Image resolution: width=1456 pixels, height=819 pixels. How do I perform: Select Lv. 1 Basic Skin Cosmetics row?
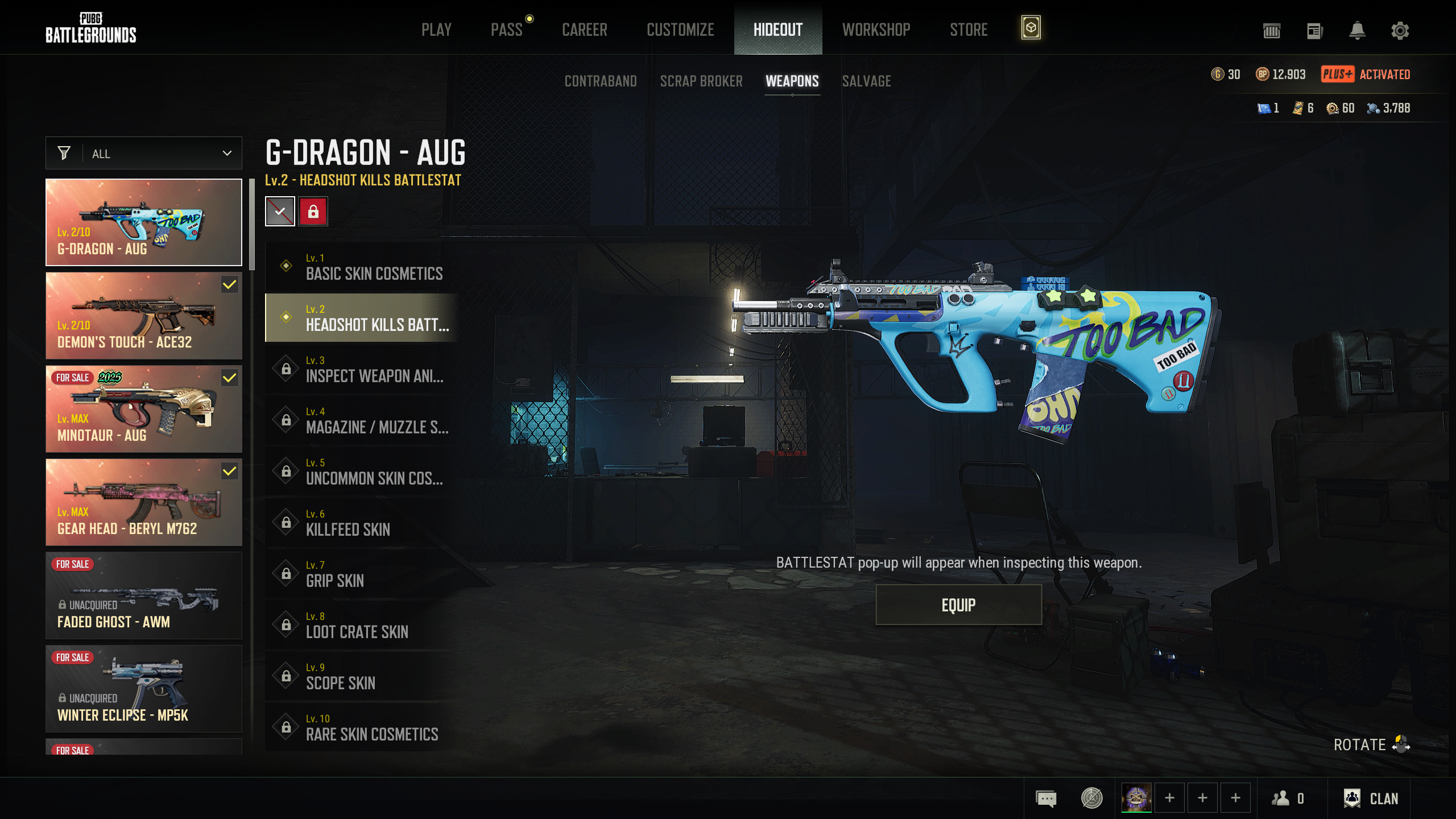click(362, 267)
